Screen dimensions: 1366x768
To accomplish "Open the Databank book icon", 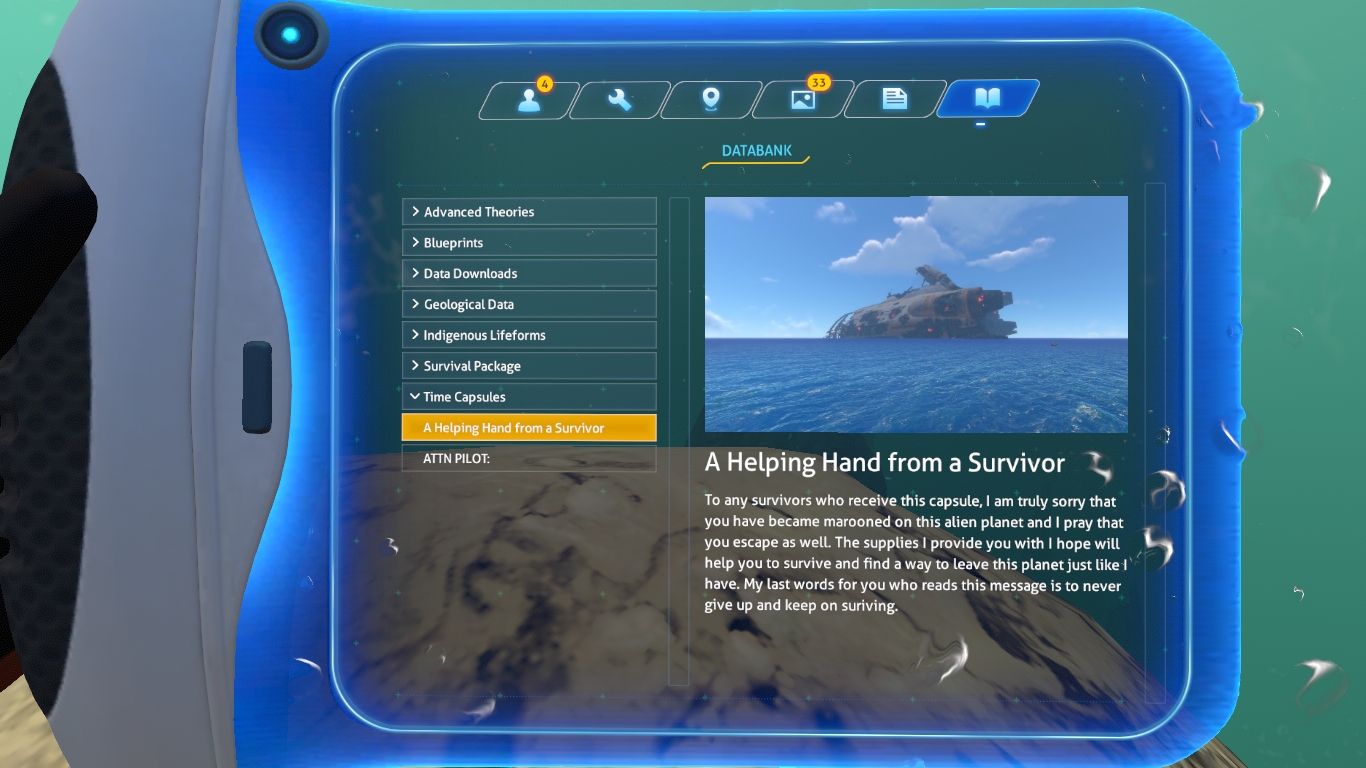I will 986,98.
